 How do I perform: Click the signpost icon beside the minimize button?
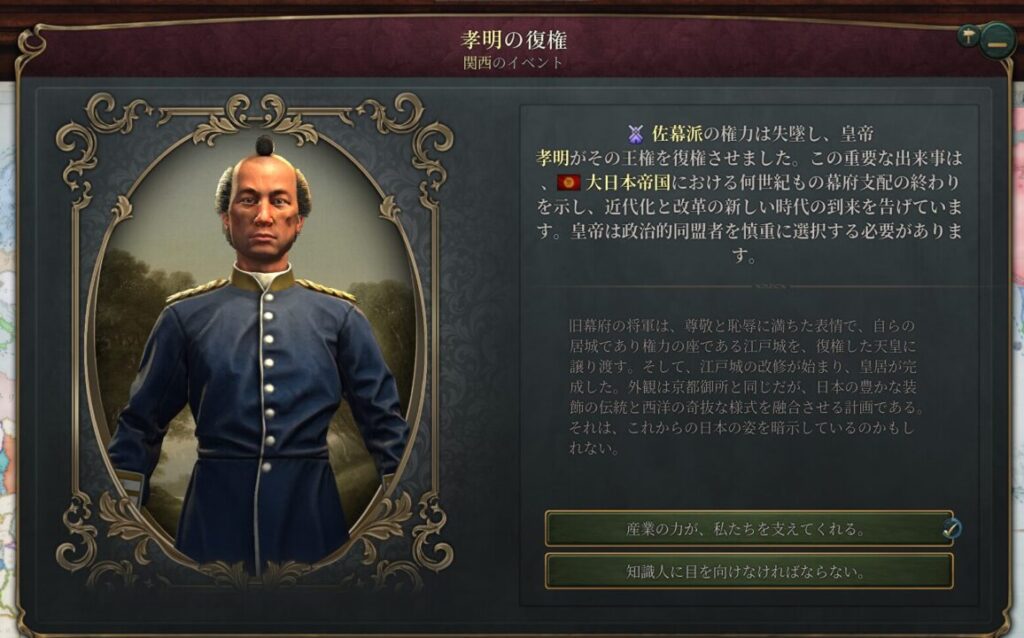[968, 36]
